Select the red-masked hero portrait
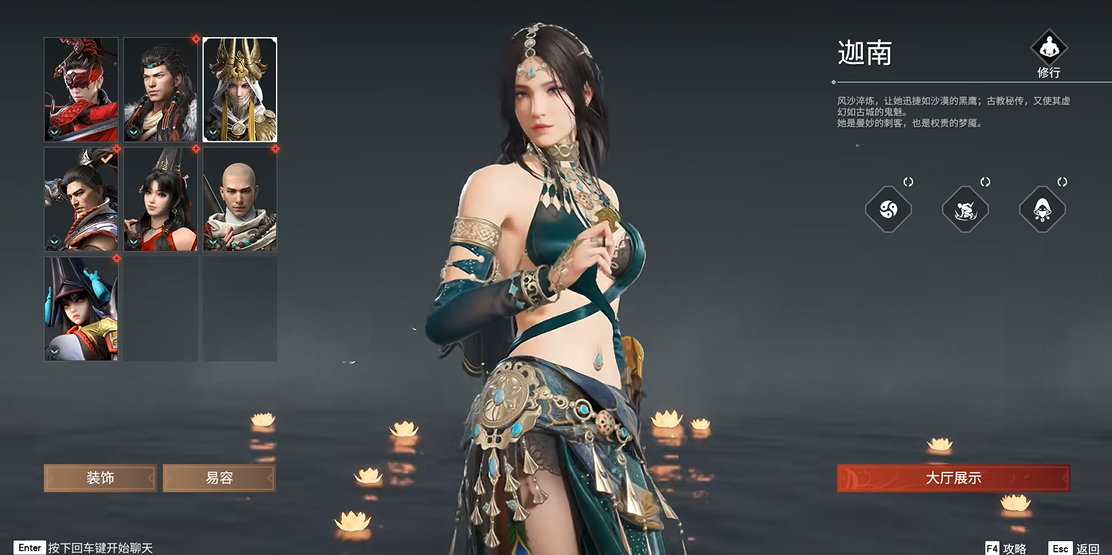Image resolution: width=1112 pixels, height=555 pixels. tap(81, 90)
